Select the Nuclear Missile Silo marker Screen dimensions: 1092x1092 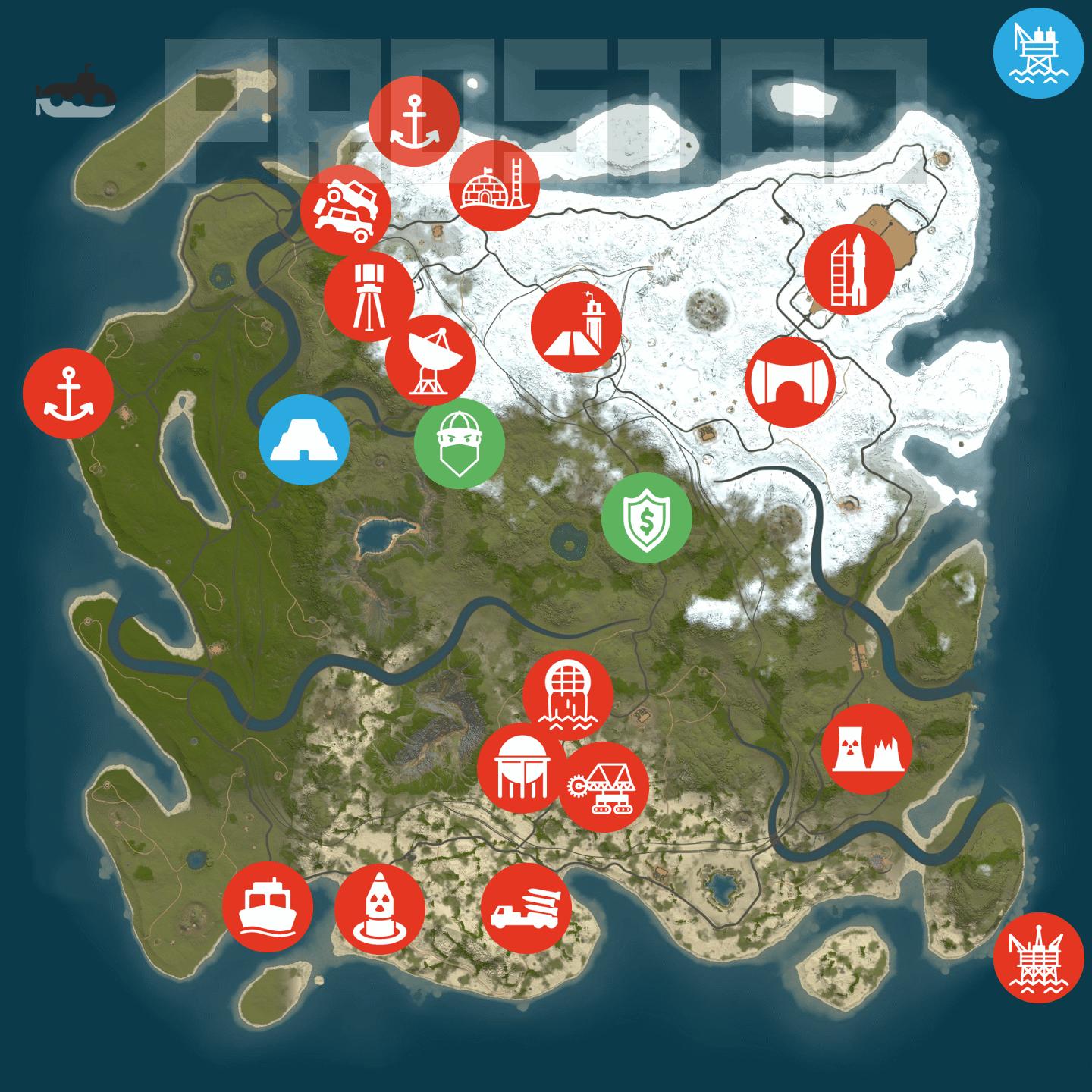(x=379, y=907)
